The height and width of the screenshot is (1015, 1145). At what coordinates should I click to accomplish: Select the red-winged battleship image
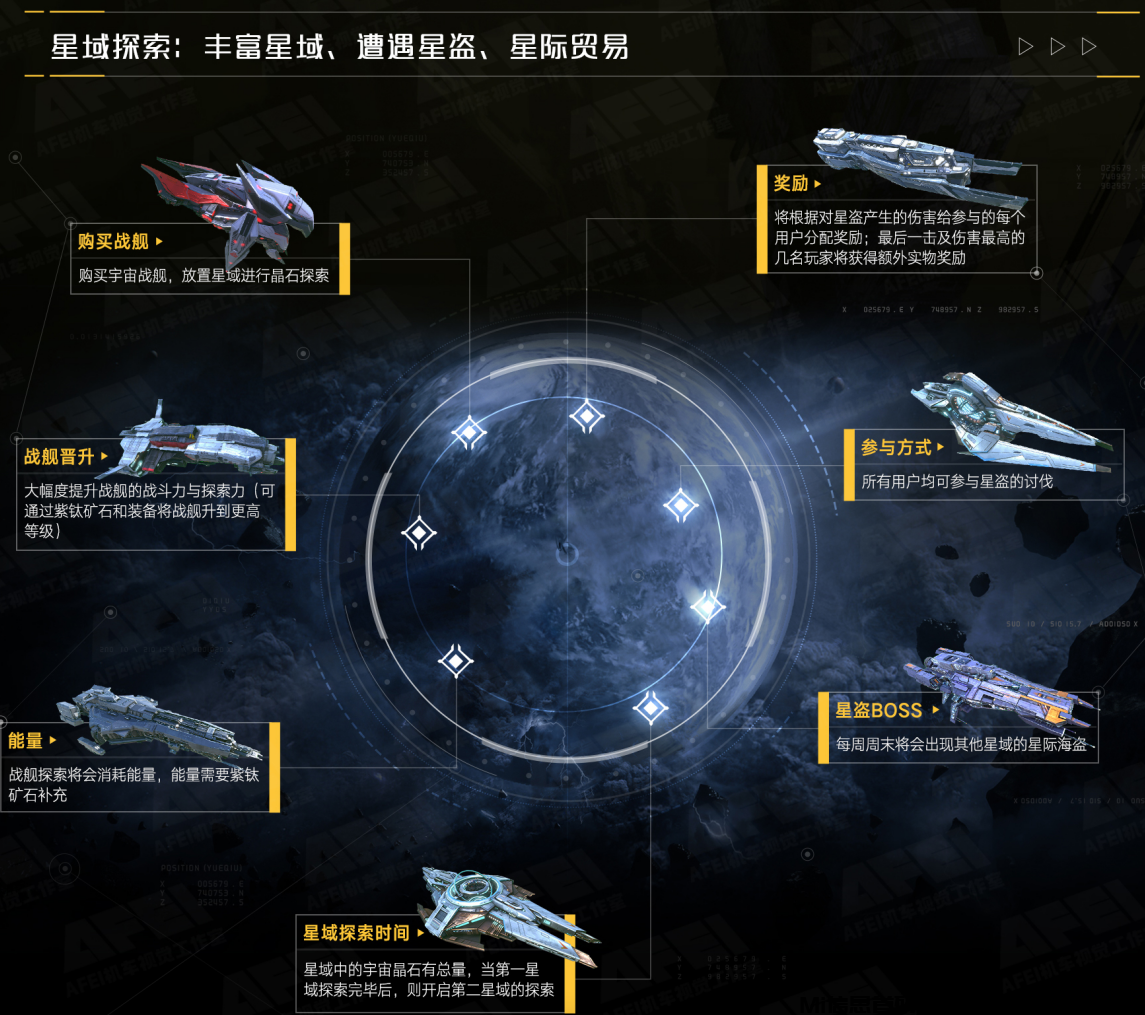232,200
